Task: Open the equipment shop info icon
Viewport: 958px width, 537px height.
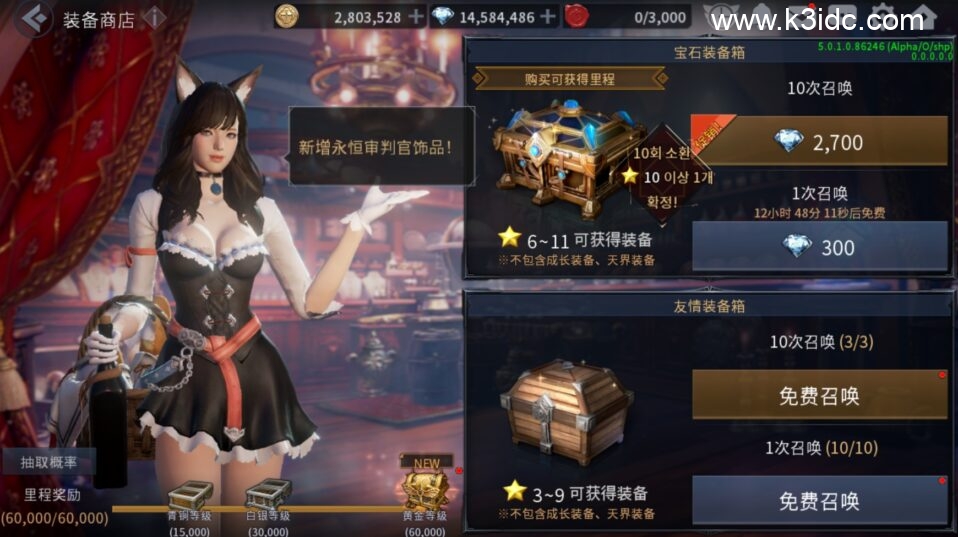Action: coord(154,18)
